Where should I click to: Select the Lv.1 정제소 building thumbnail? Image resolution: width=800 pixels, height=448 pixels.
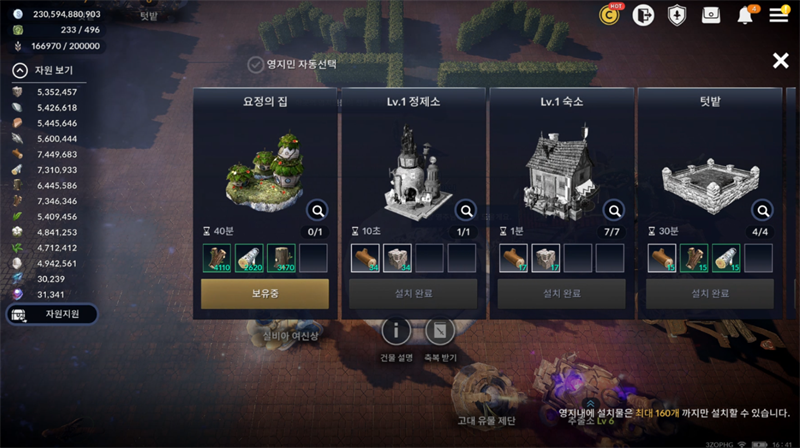(412, 170)
